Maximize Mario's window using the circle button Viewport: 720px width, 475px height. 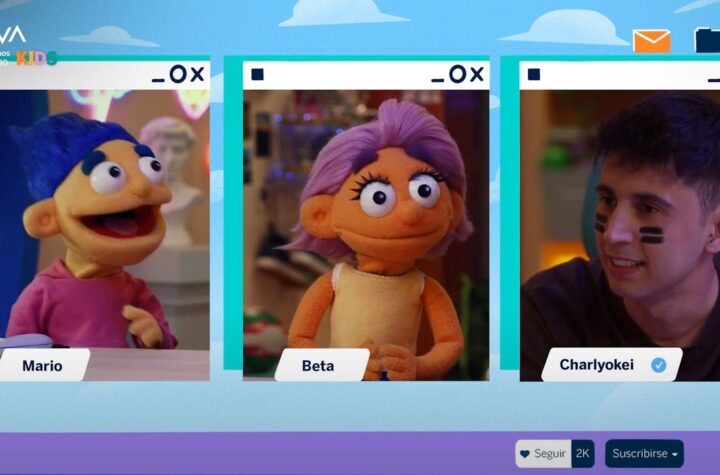click(178, 74)
